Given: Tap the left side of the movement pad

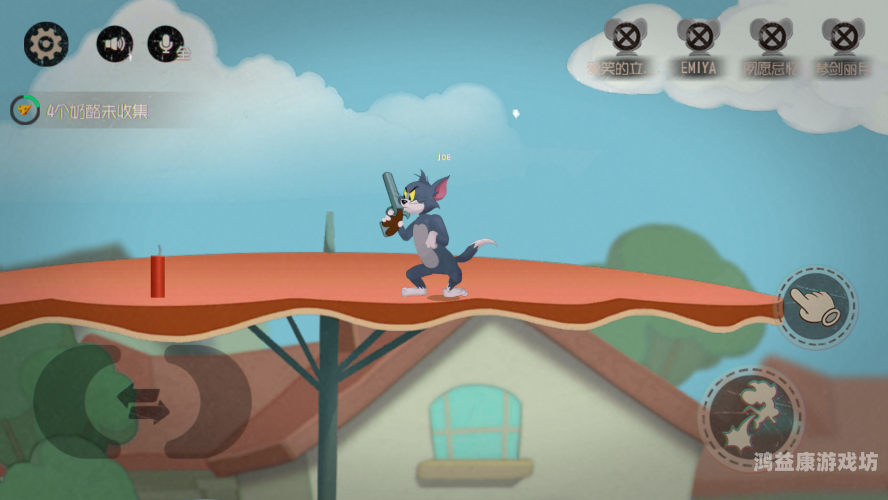Looking at the screenshot, I should click(x=78, y=400).
